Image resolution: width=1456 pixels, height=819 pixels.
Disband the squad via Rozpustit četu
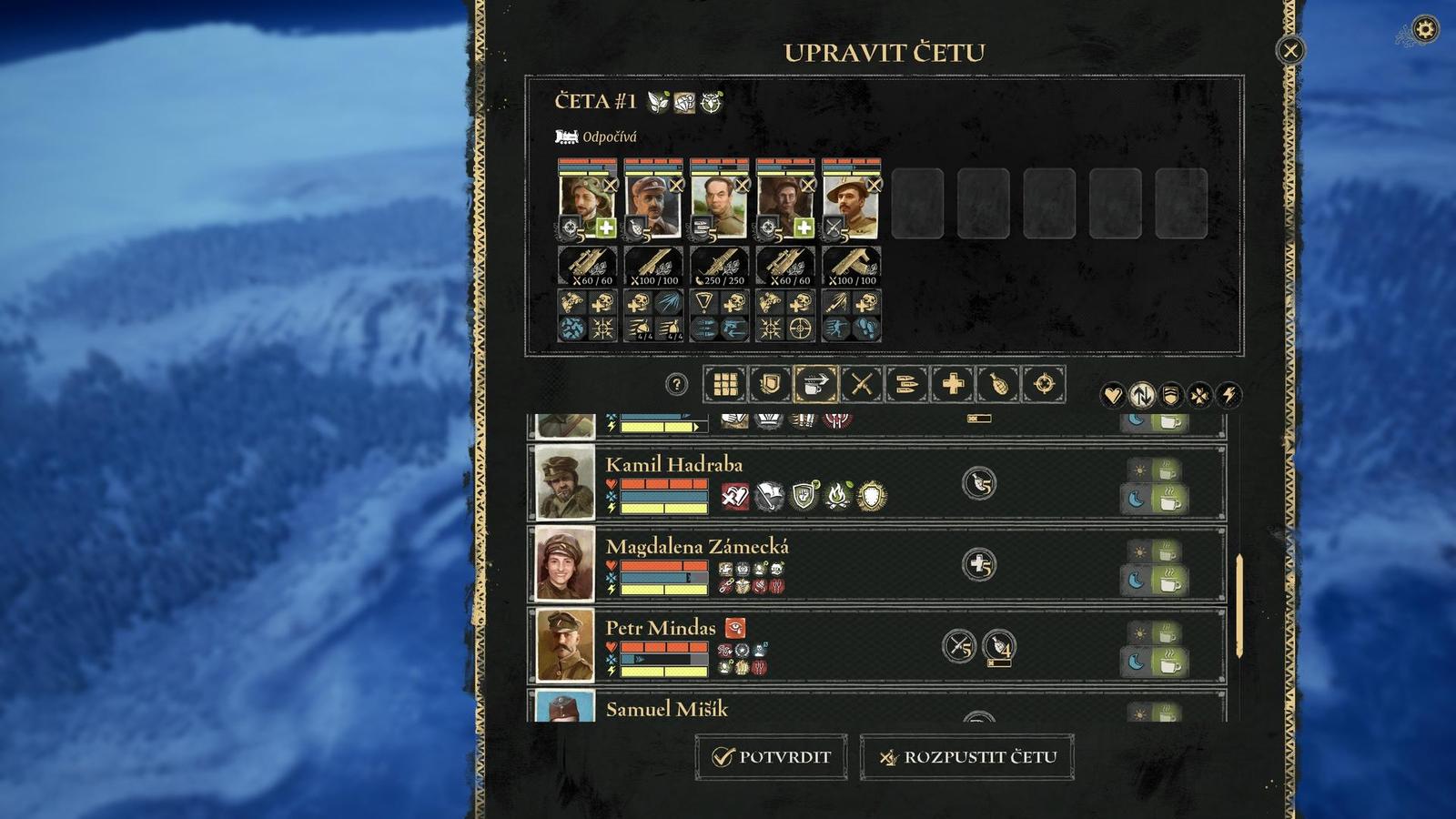[966, 757]
